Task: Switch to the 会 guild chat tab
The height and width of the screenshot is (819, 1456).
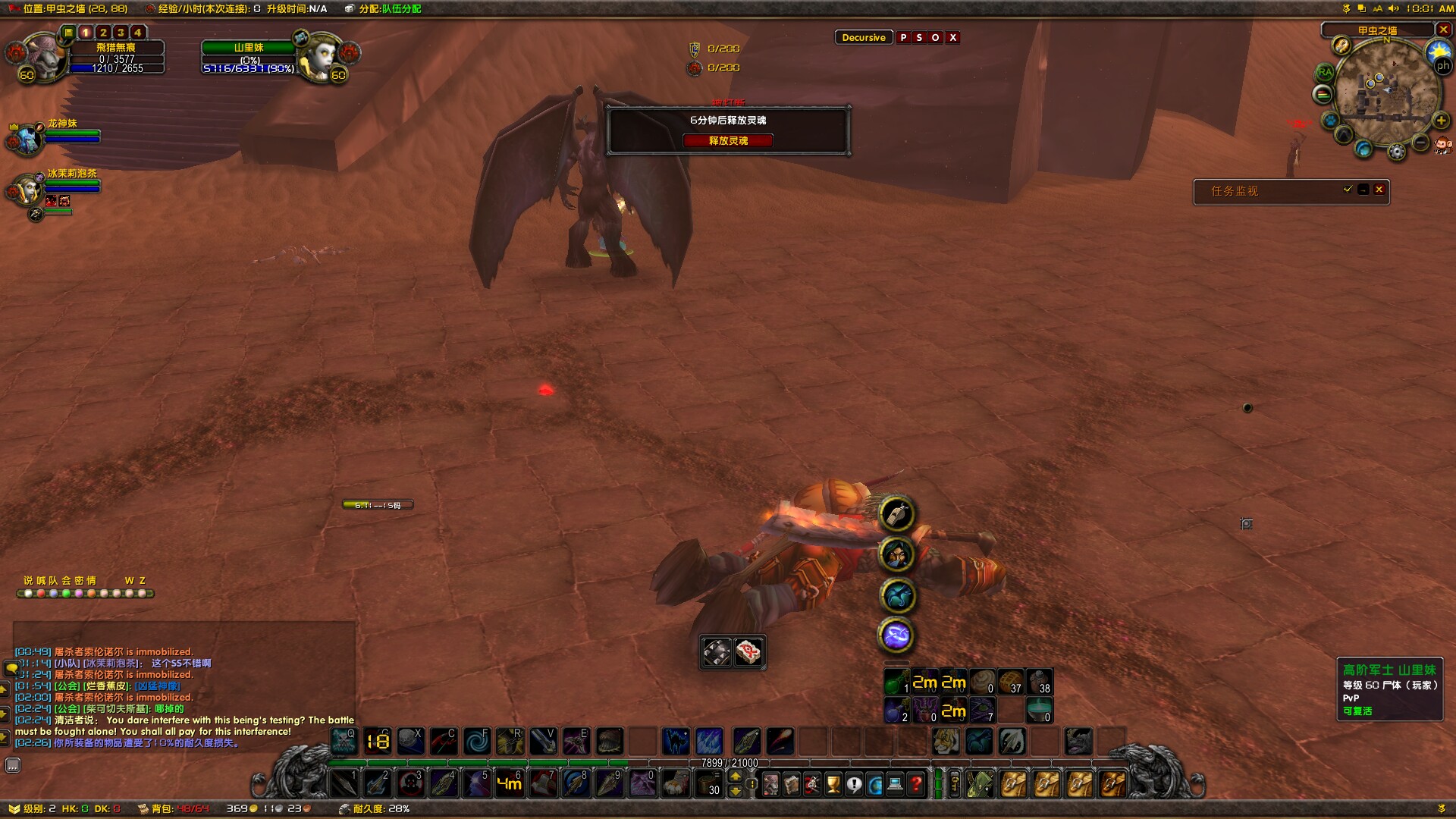Action: point(67,579)
